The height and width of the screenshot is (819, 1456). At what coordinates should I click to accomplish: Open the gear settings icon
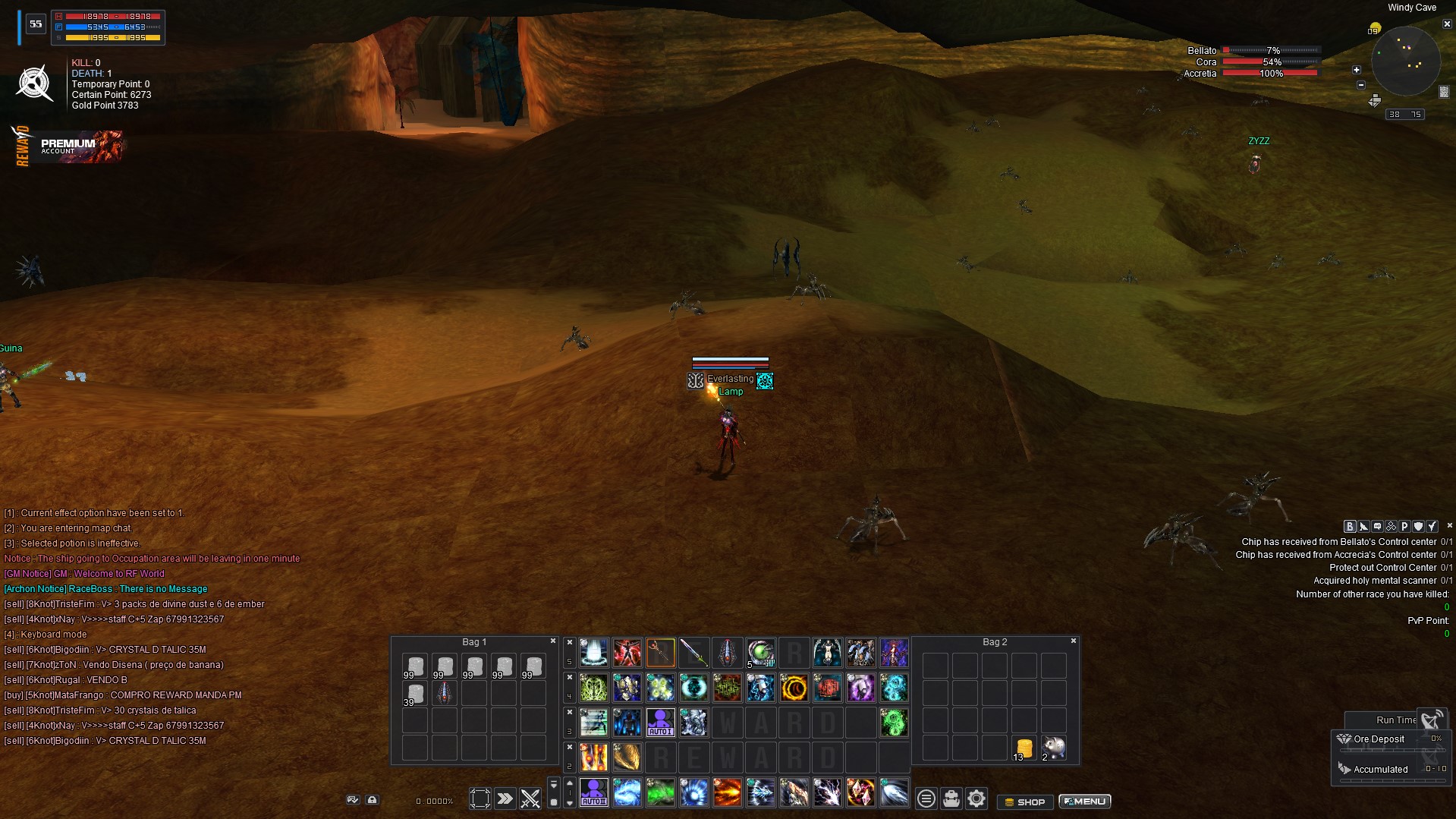[x=976, y=799]
